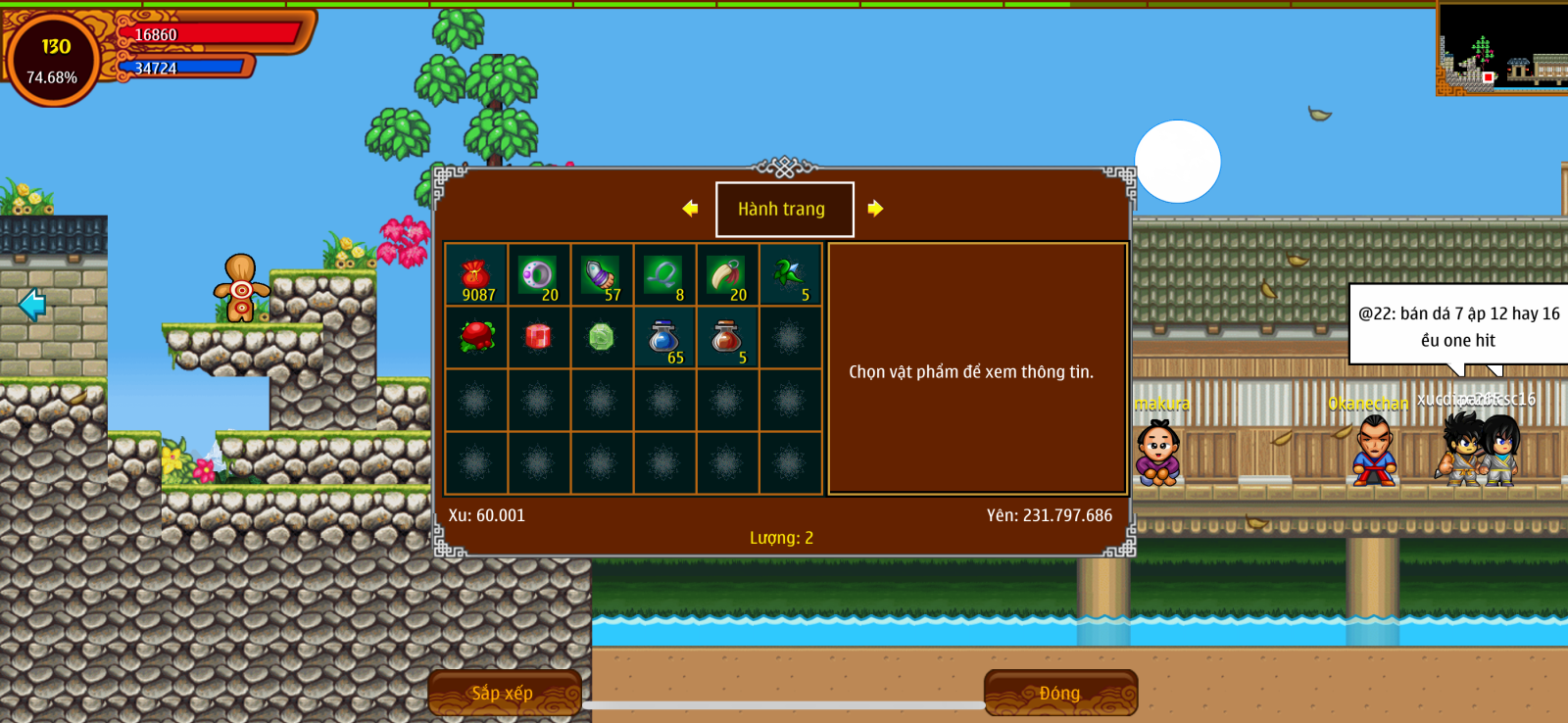Select the green octagonal gem
The image size is (1568, 723).
tap(601, 338)
